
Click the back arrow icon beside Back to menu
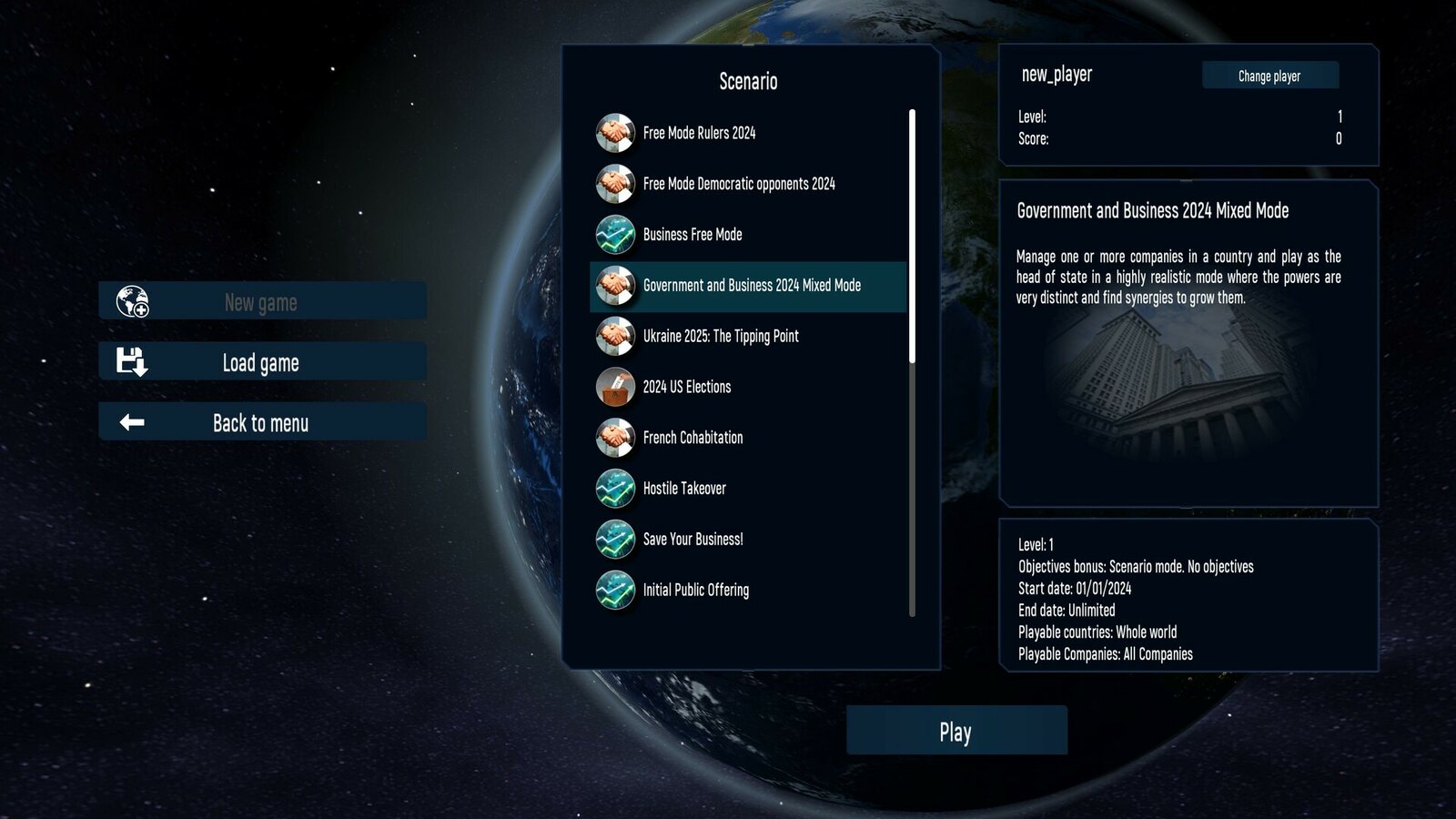pos(133,421)
